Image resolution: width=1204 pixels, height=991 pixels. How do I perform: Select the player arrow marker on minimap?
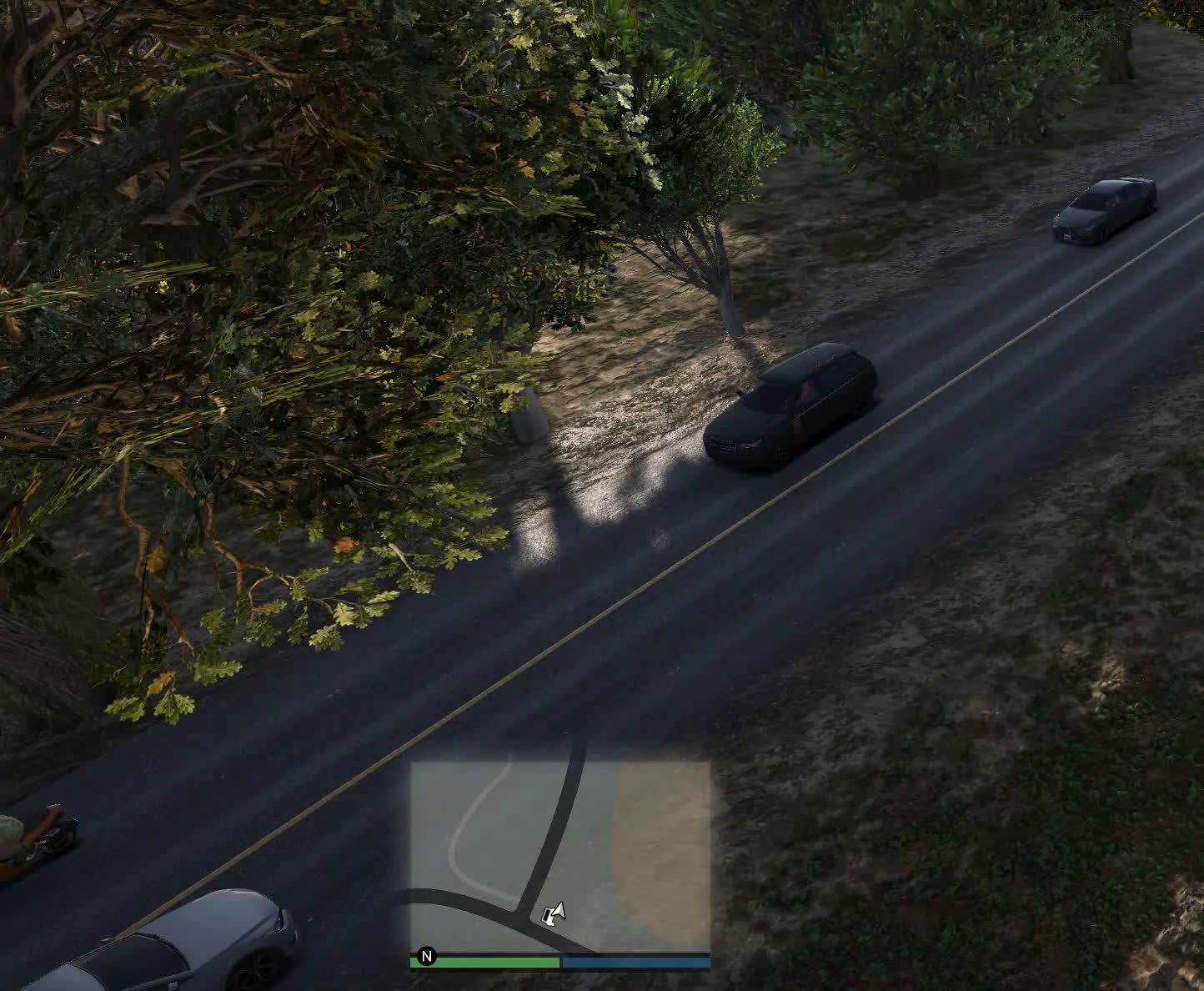[554, 913]
